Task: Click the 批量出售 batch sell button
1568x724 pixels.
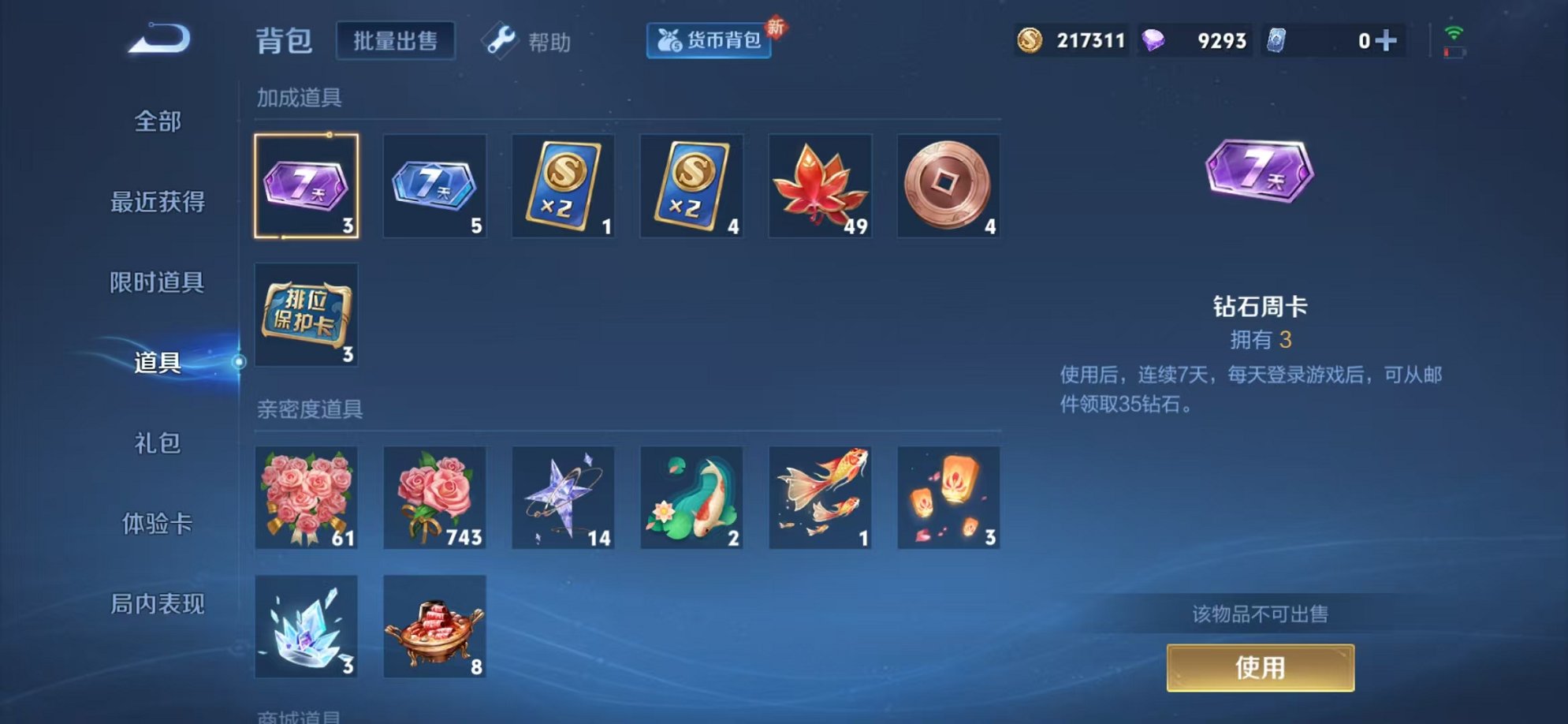Action: pyautogui.click(x=396, y=39)
